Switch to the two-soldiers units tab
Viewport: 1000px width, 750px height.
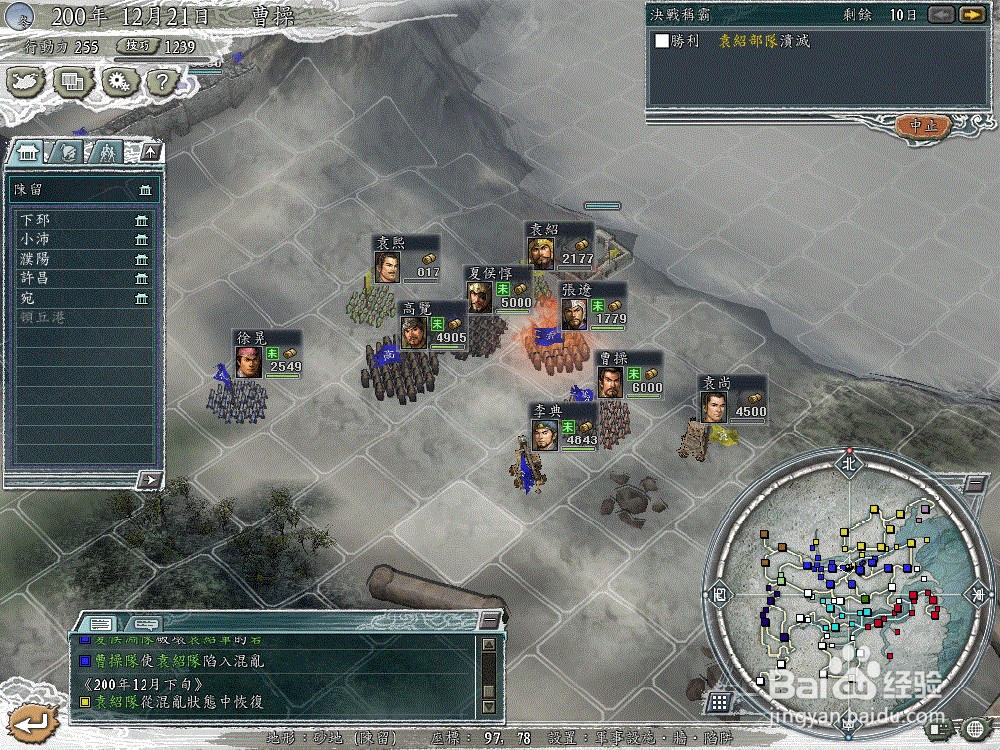click(106, 152)
